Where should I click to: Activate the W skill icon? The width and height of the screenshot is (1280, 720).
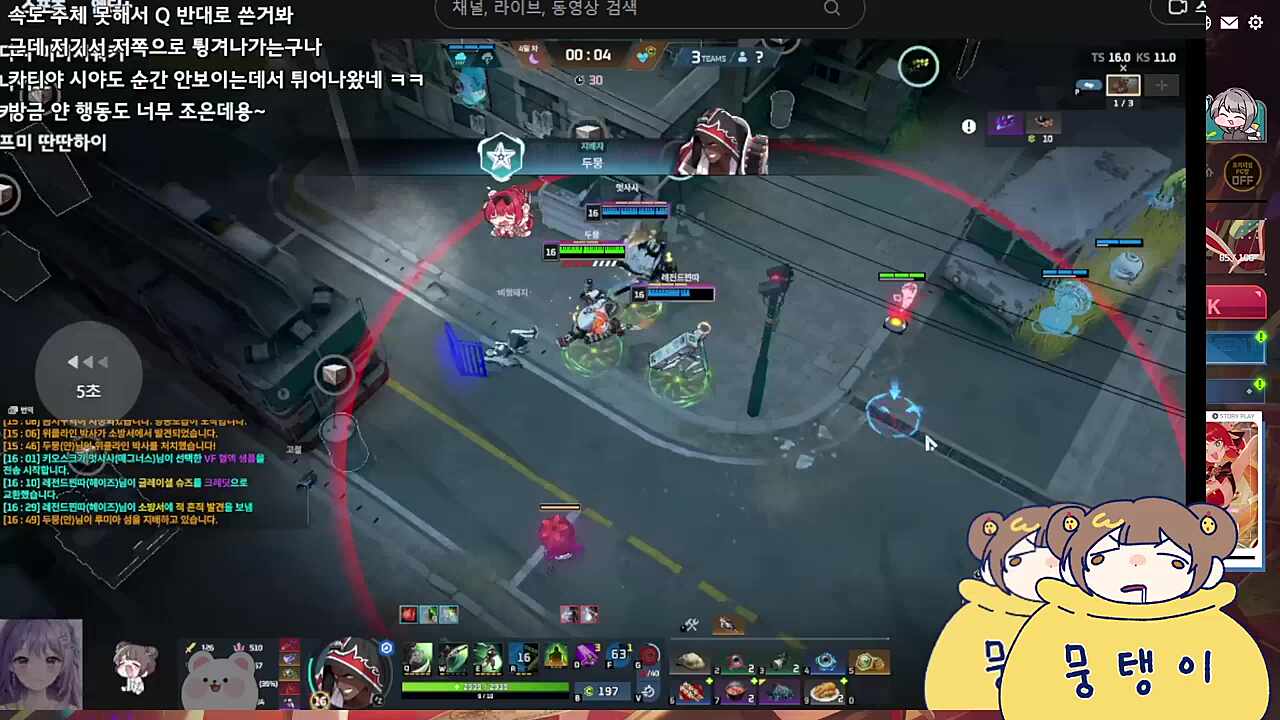coord(454,657)
